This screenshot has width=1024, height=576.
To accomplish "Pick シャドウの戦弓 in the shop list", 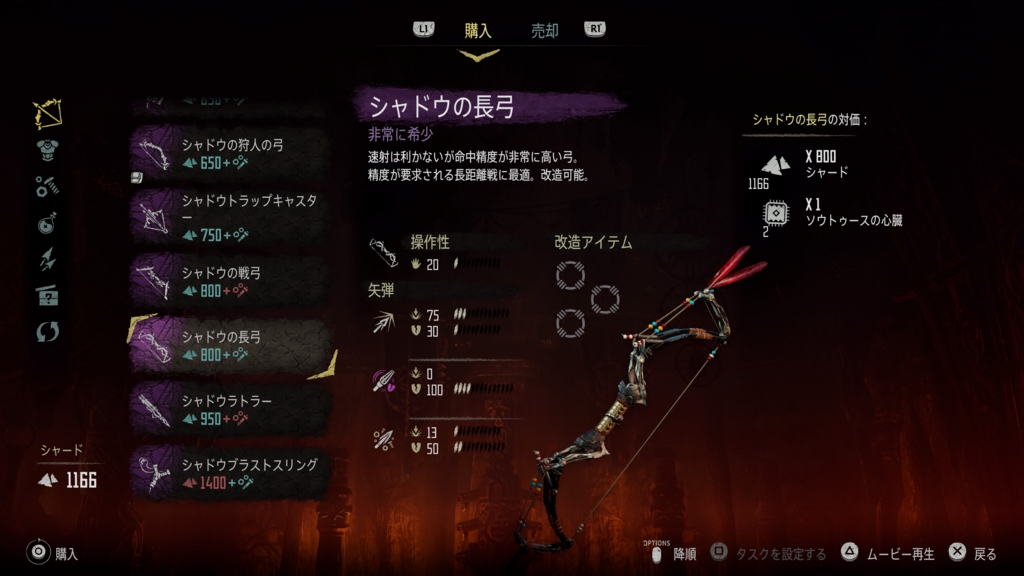I will (230, 281).
